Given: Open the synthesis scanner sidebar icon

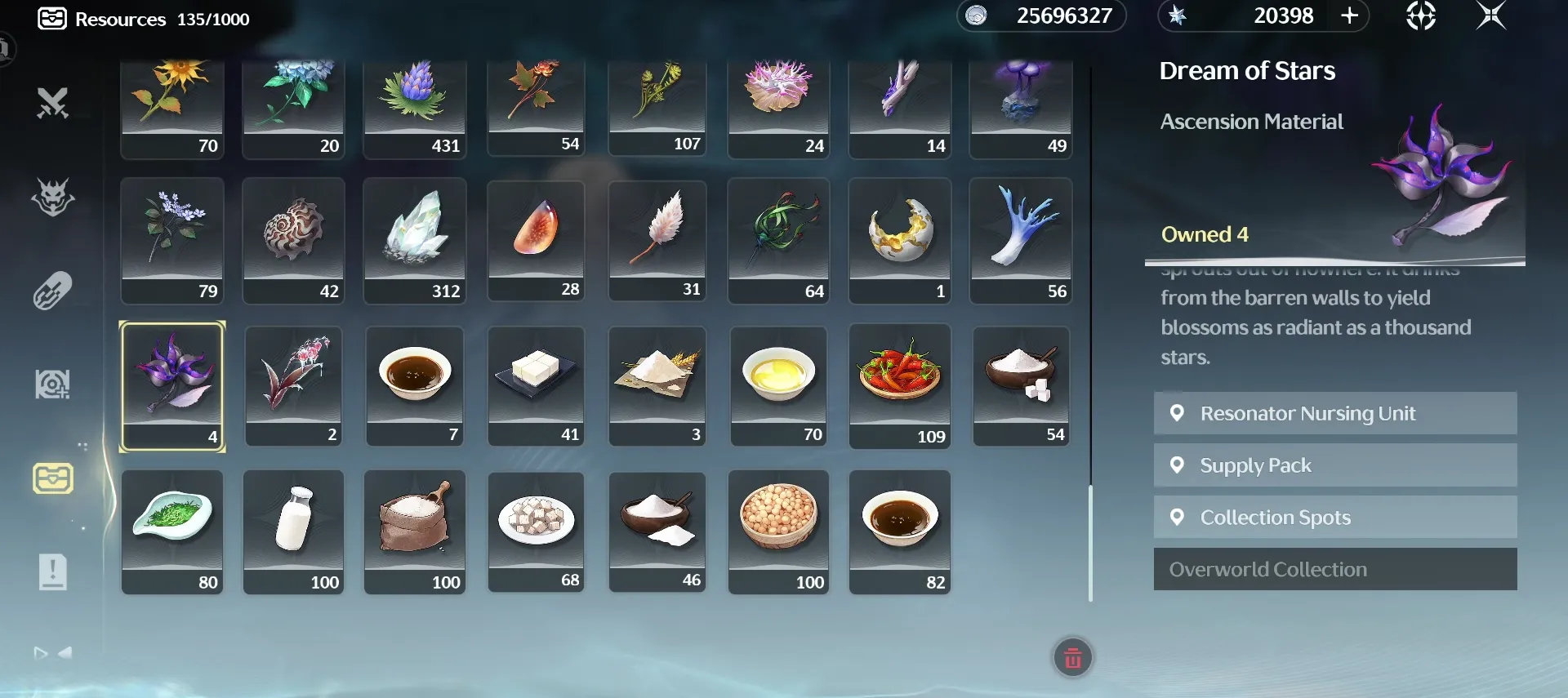Looking at the screenshot, I should (x=51, y=384).
